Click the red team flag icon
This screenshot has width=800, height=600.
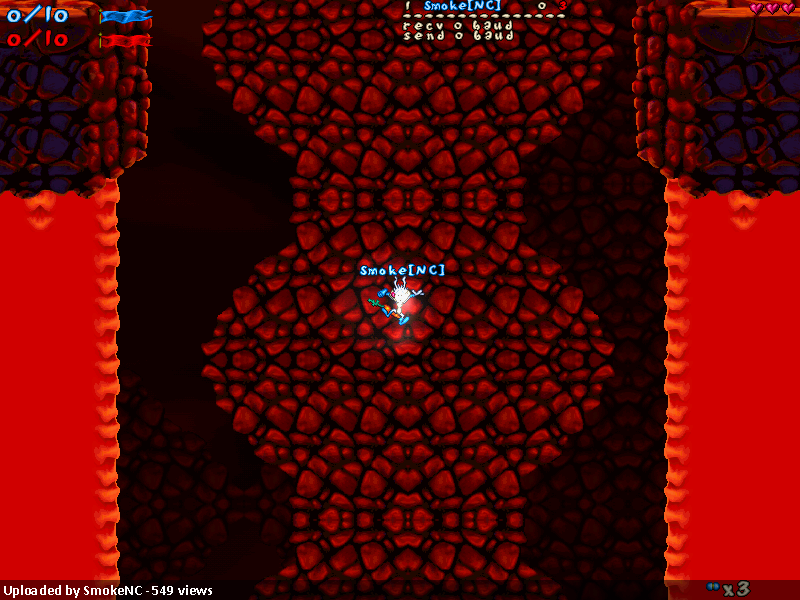126,41
